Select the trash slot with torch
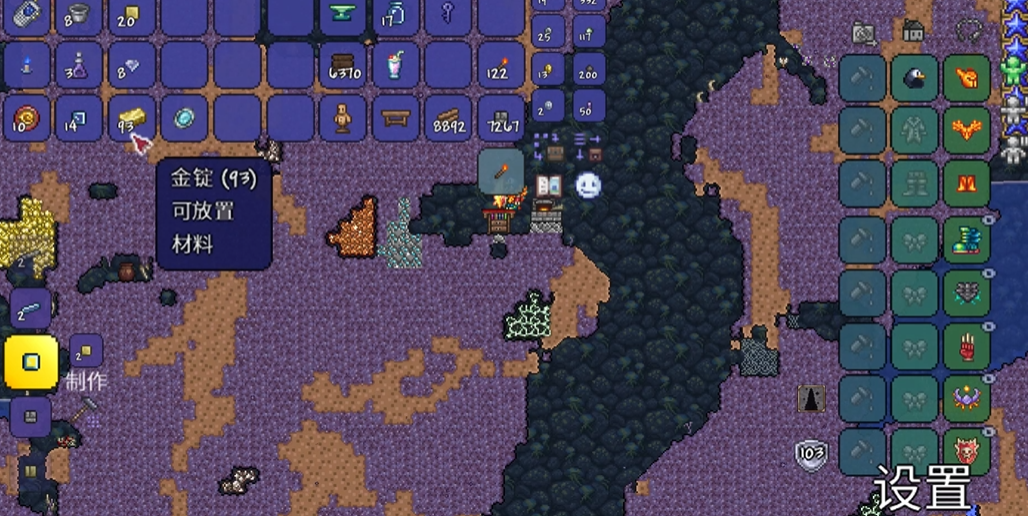Screen dimensions: 1028x516 coord(501,171)
